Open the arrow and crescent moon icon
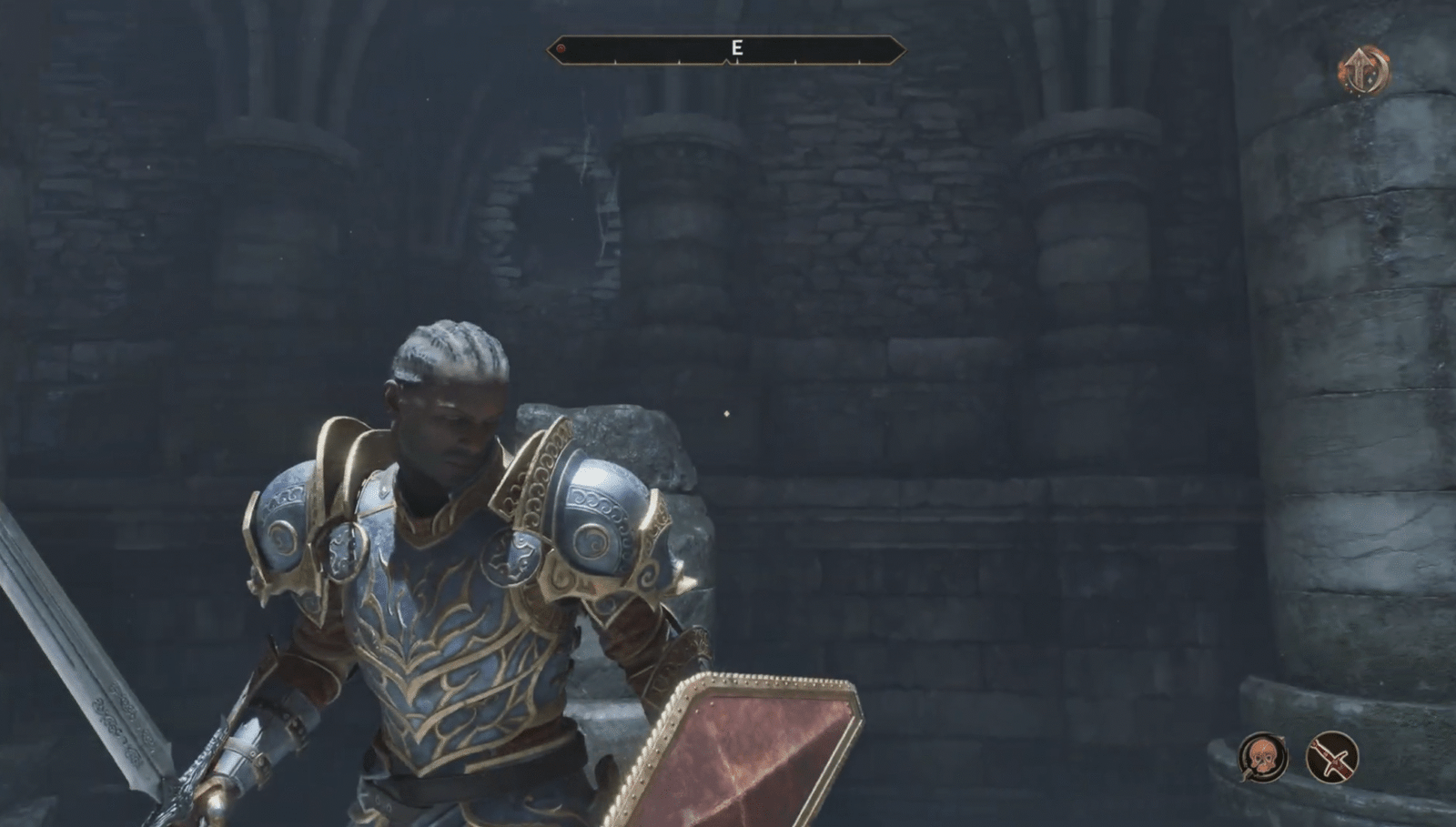1456x827 pixels. tap(1362, 70)
